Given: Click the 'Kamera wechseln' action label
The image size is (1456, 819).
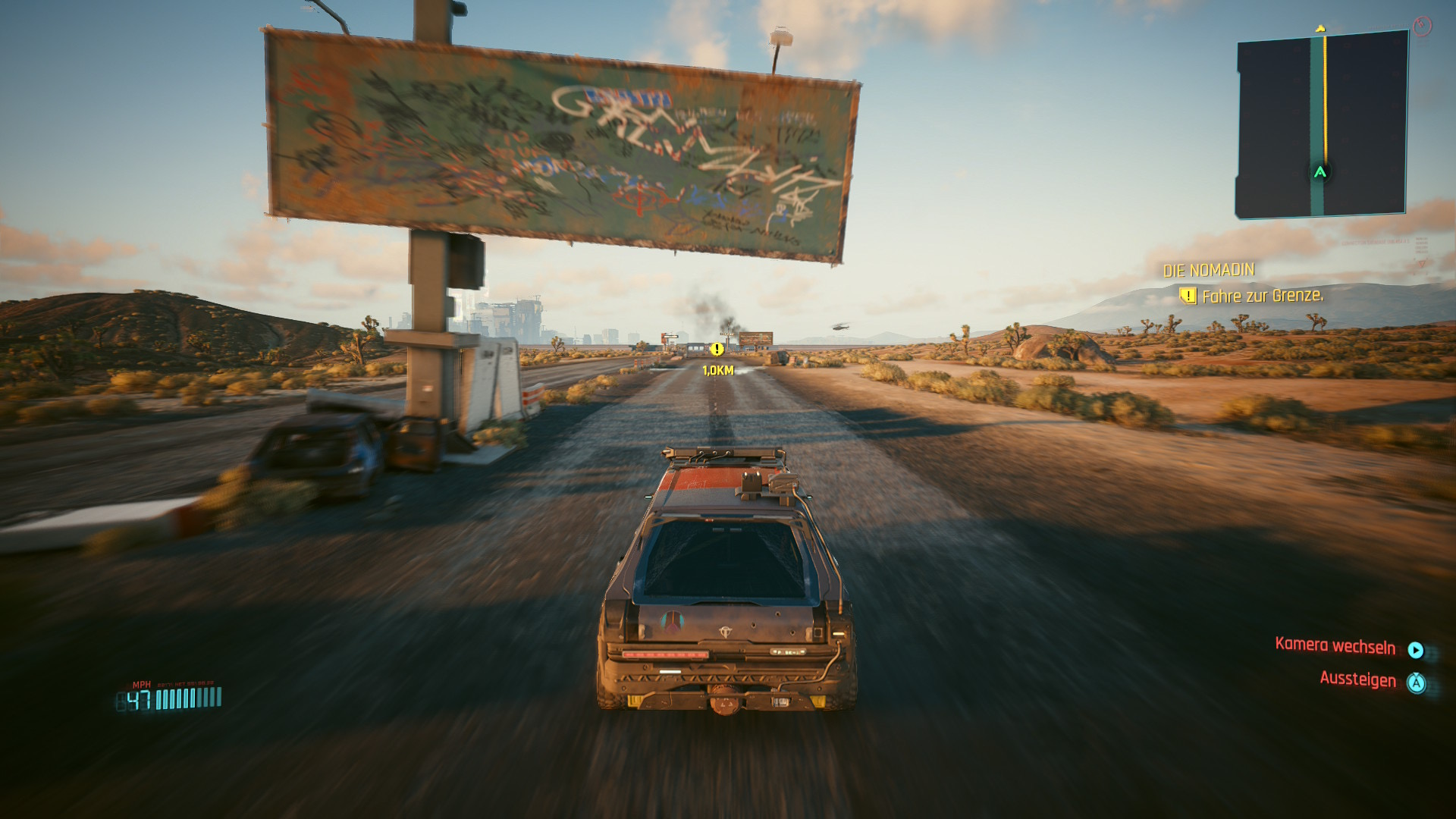Looking at the screenshot, I should [x=1335, y=646].
